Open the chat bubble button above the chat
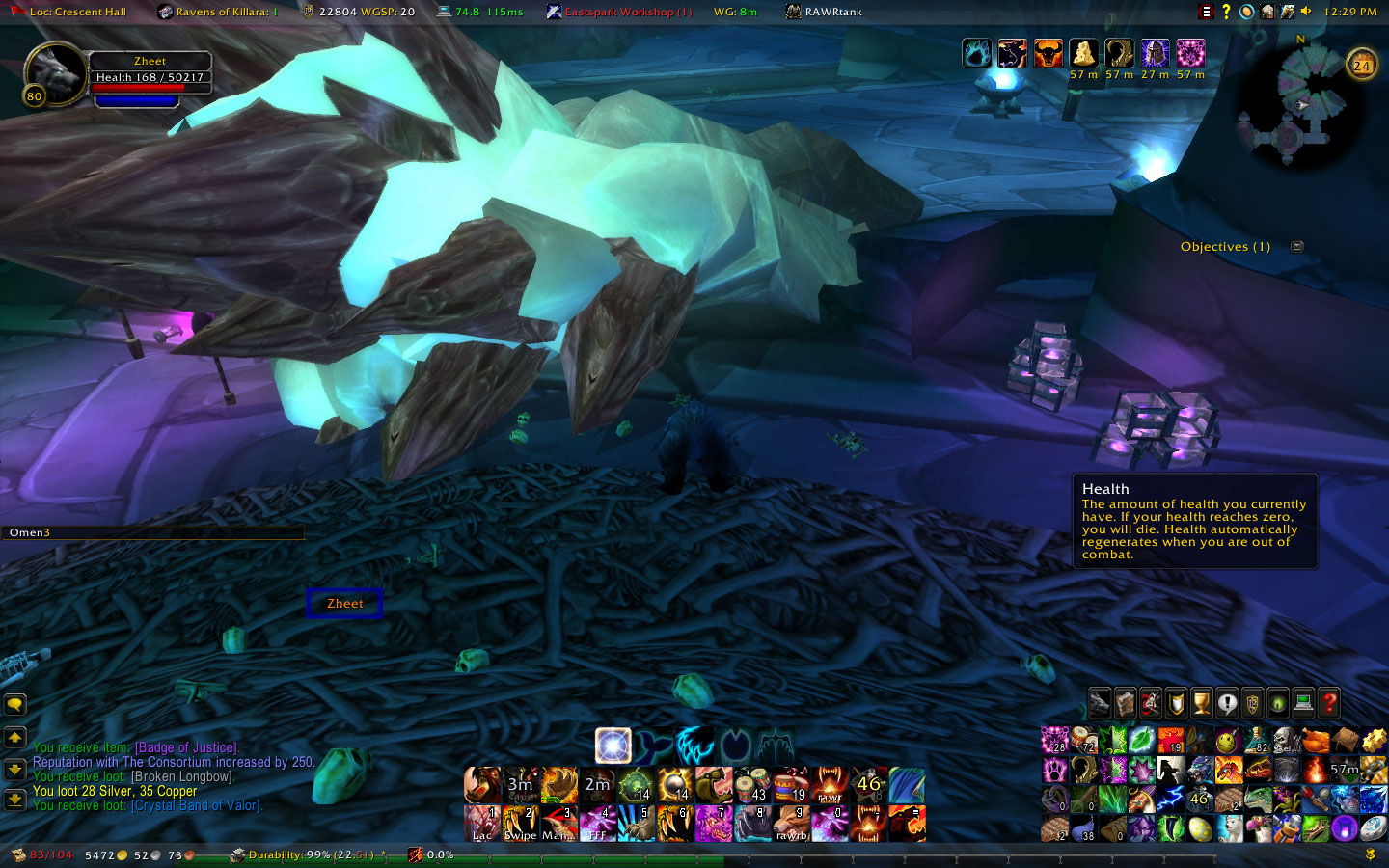The image size is (1389, 868). click(x=14, y=705)
